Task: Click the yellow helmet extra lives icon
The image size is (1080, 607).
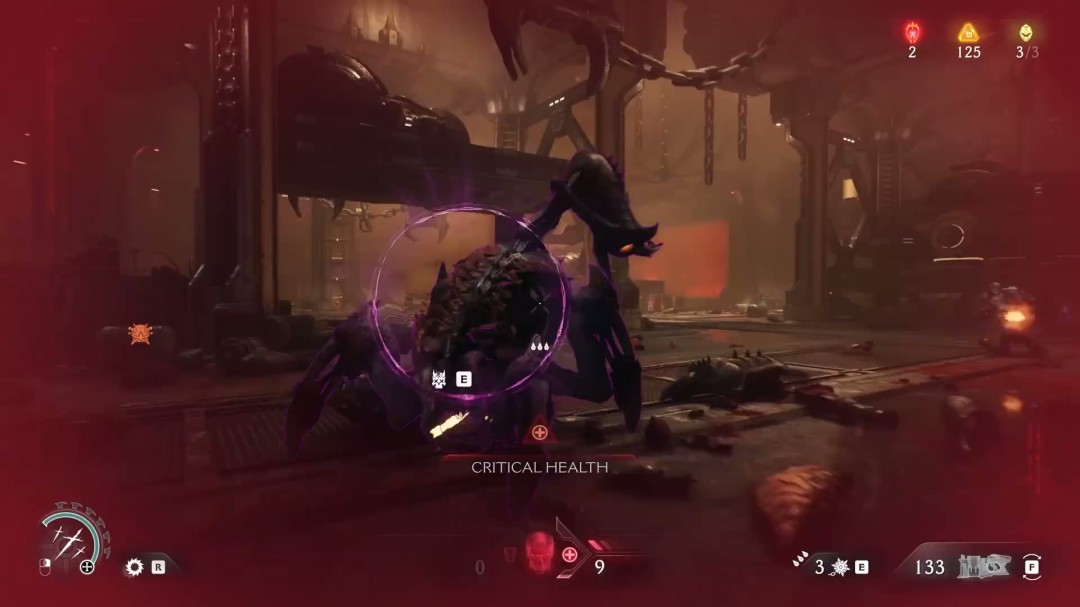Action: point(1026,32)
